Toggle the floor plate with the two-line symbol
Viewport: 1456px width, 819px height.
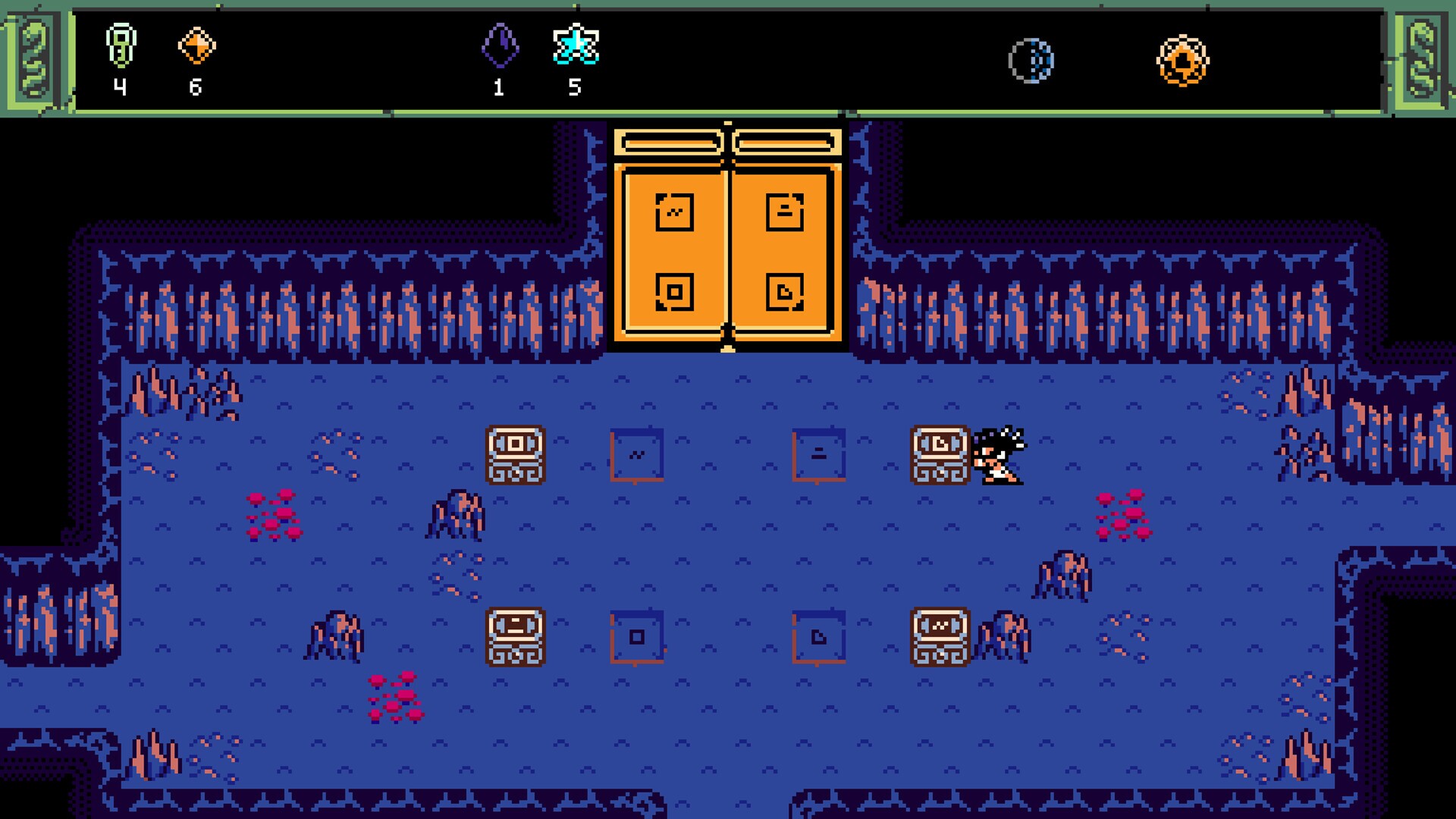(x=821, y=453)
